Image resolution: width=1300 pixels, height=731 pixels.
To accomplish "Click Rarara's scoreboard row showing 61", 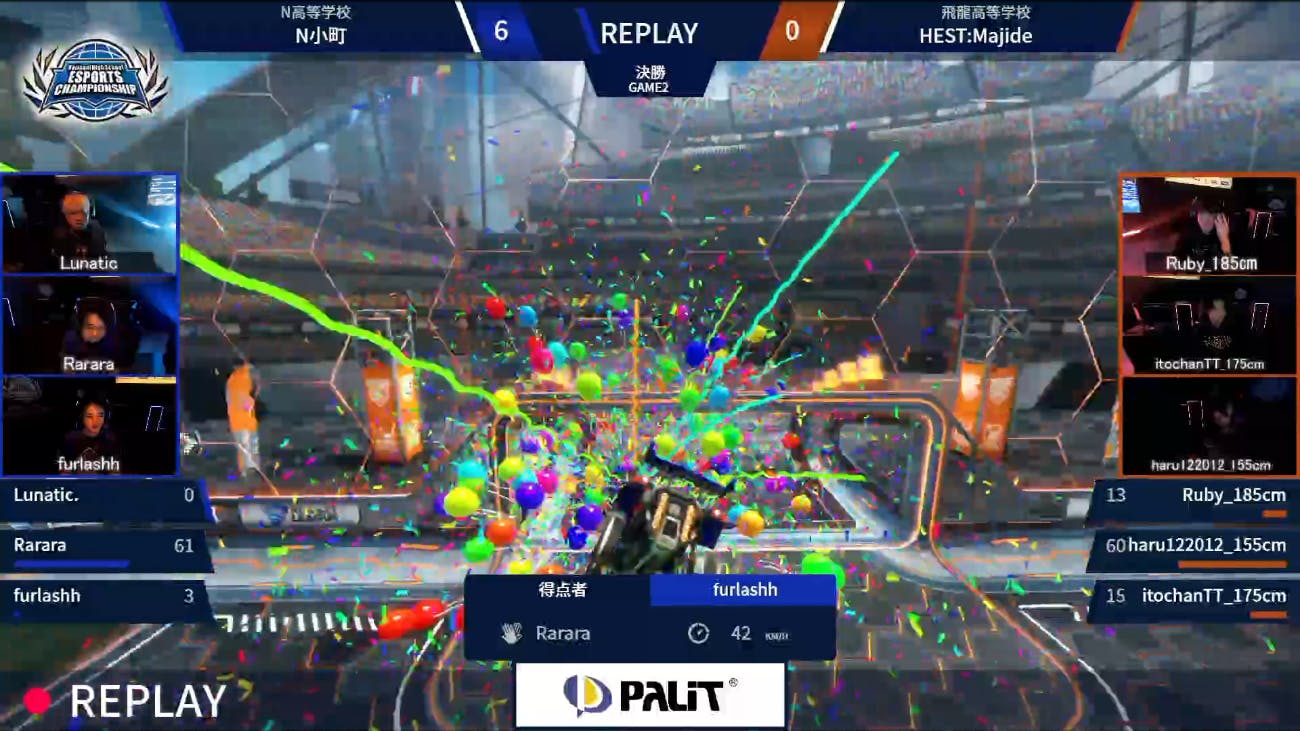I will click(104, 547).
